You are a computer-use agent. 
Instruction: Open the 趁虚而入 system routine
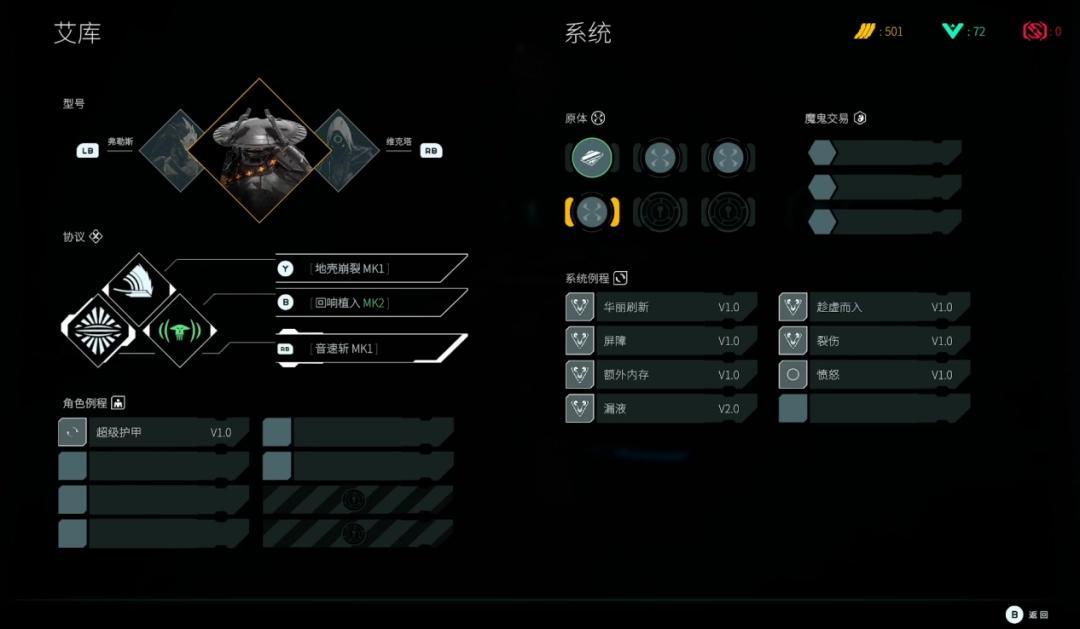point(873,307)
